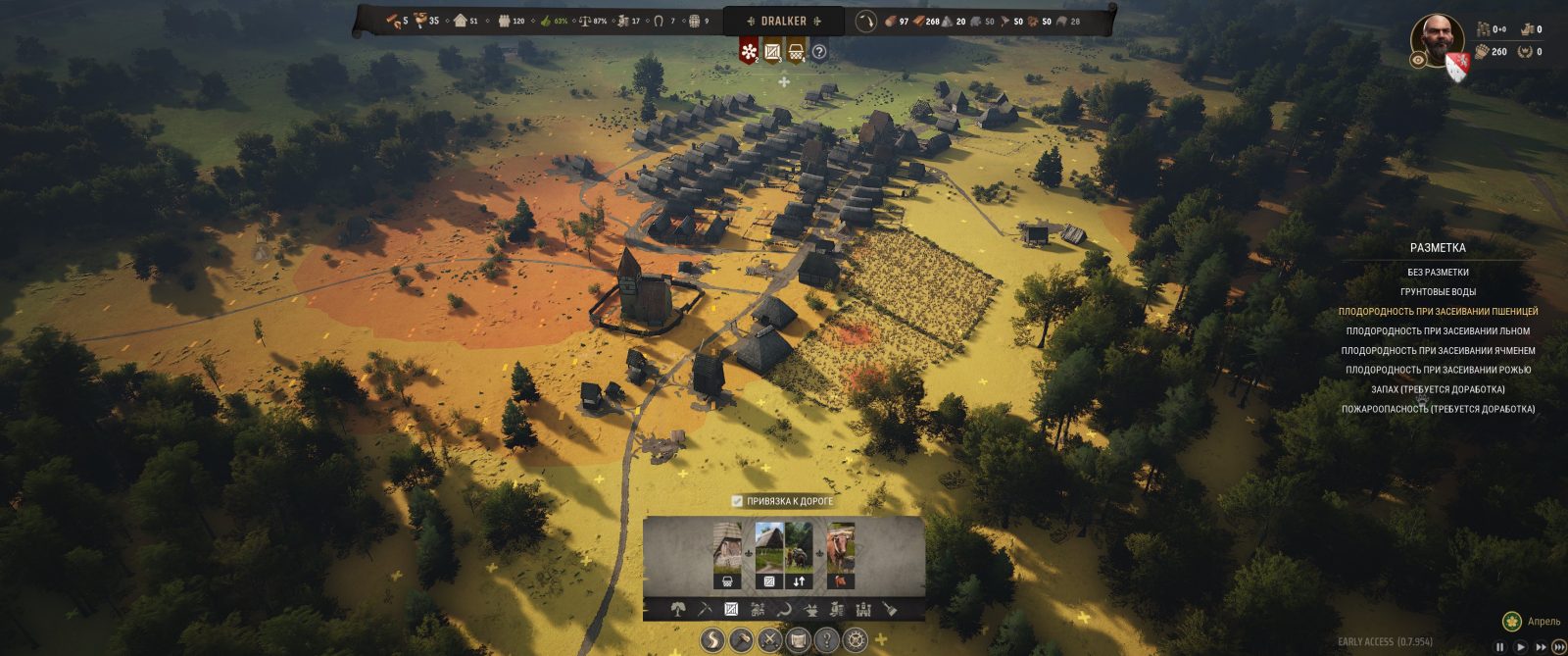The image size is (1568, 656).
Task: Select the 'Без разметки' overlay option
Action: (1438, 273)
